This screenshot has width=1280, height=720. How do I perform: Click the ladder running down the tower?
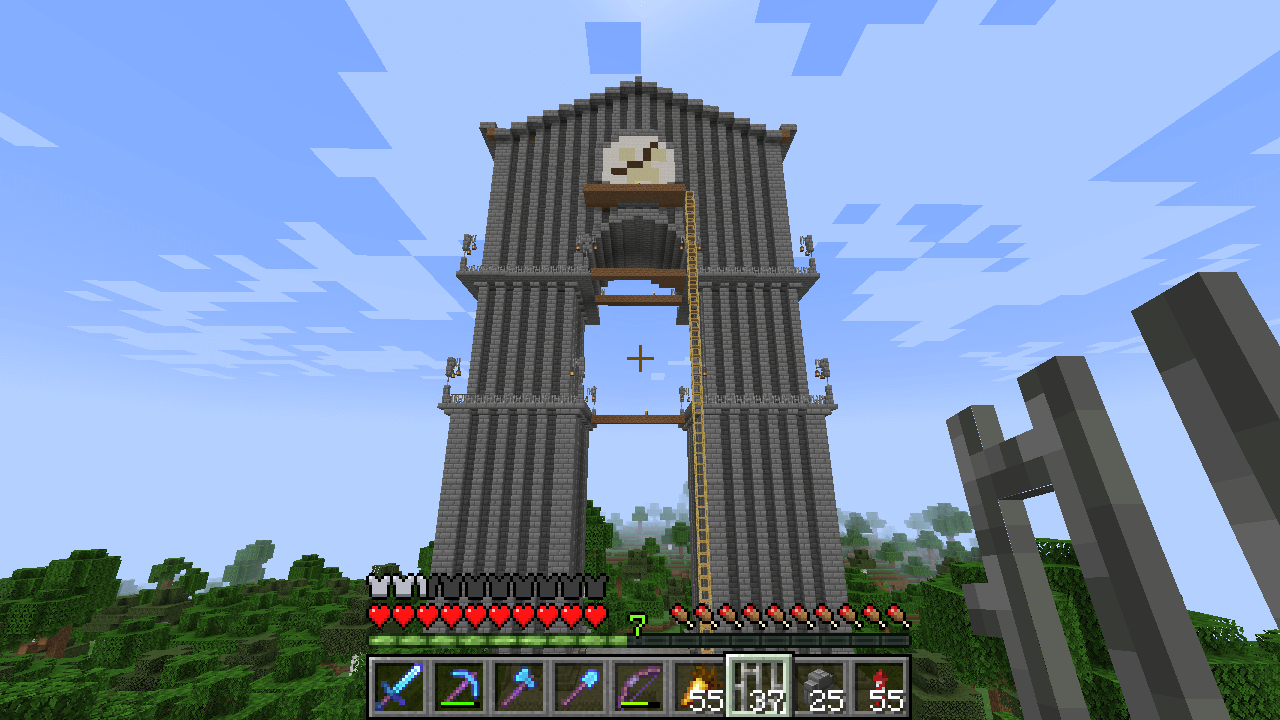tap(700, 450)
